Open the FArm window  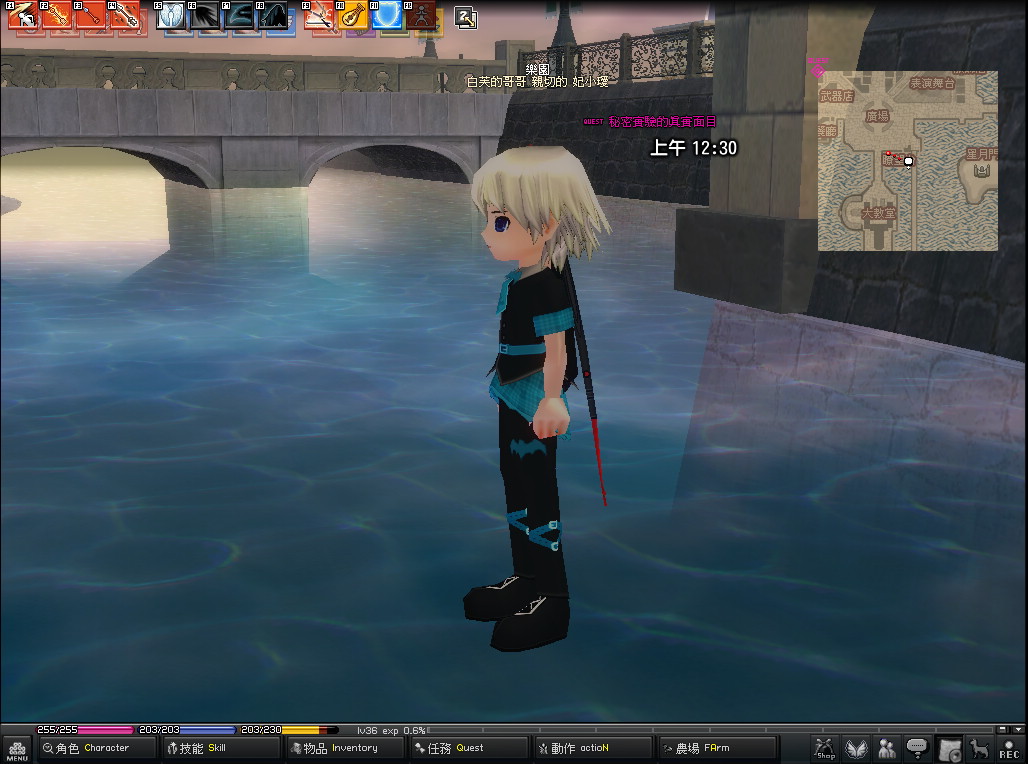click(x=716, y=748)
